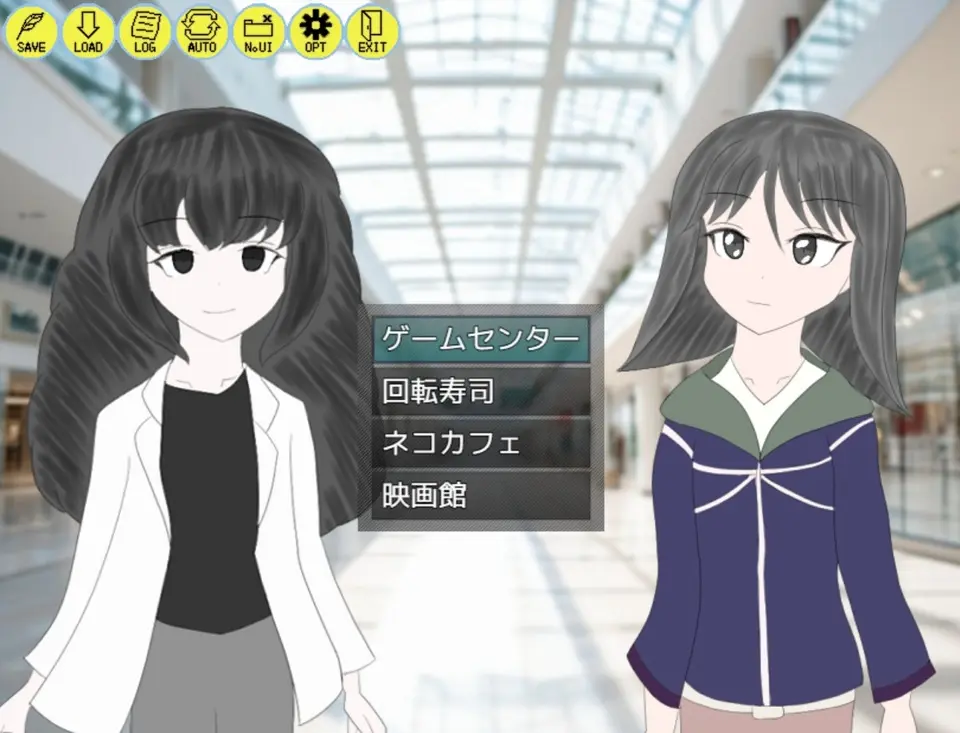Select the 回転寿司 choice
The image size is (960, 733).
coord(481,391)
